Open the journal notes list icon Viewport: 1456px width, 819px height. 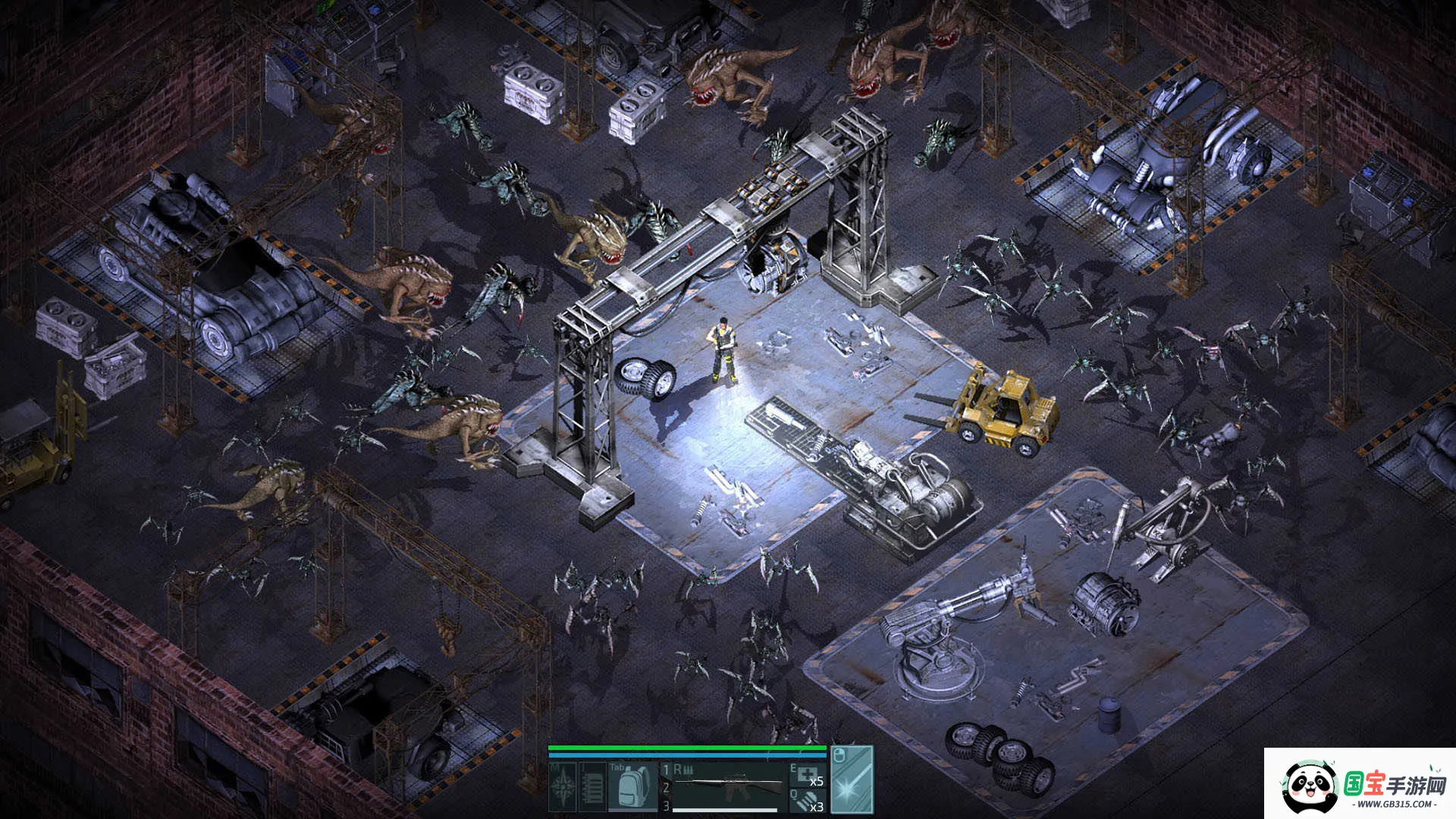pyautogui.click(x=592, y=787)
